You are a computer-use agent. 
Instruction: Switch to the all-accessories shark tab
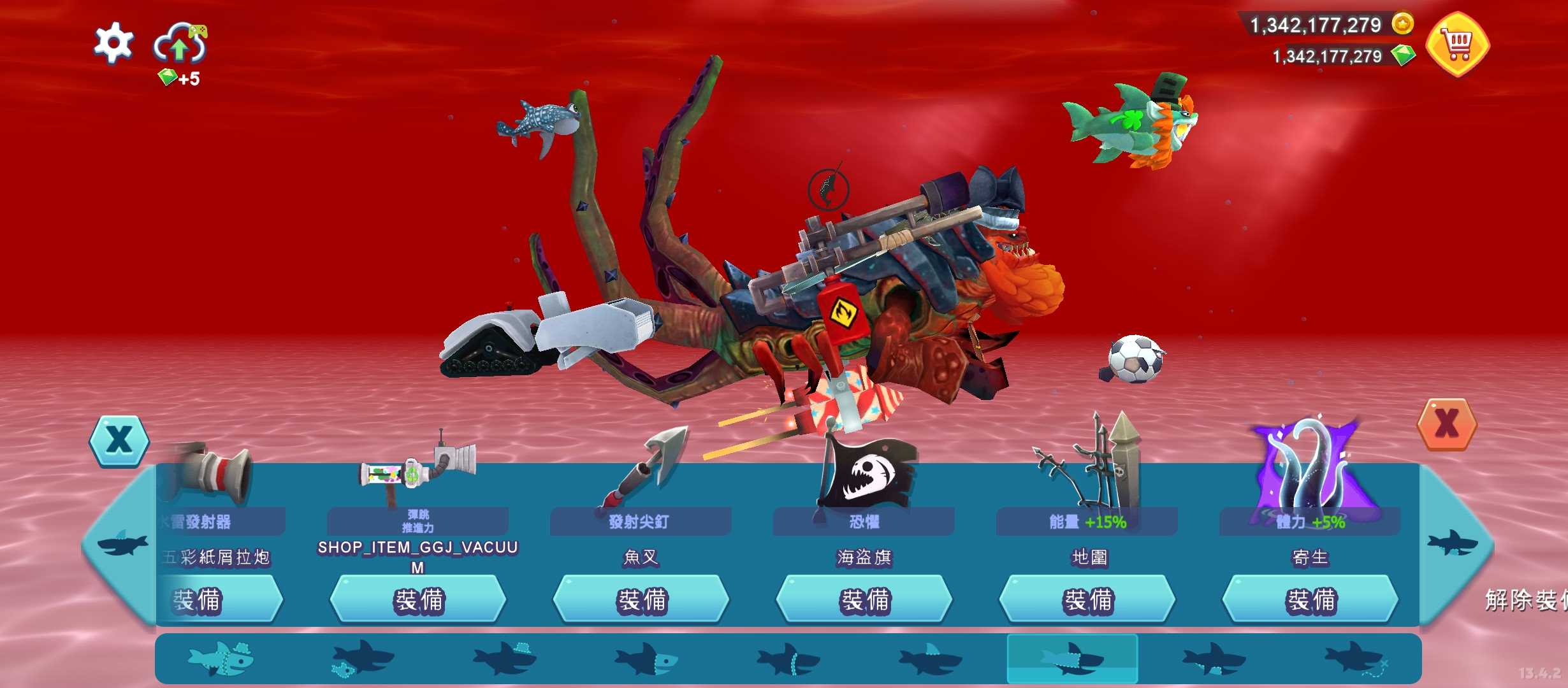point(221,659)
